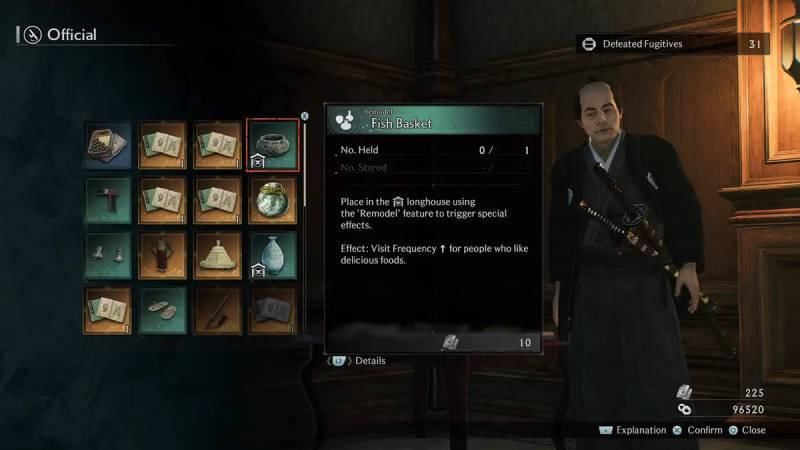Choose the hammer item slot

(x=108, y=200)
